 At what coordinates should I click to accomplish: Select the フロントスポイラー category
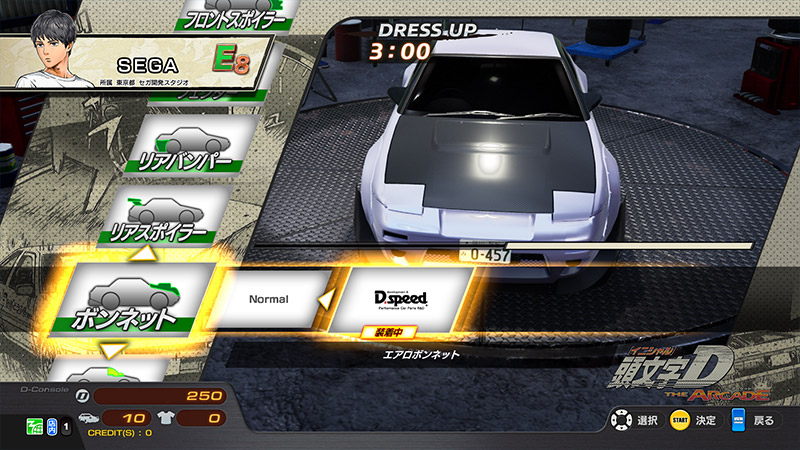pyautogui.click(x=234, y=15)
